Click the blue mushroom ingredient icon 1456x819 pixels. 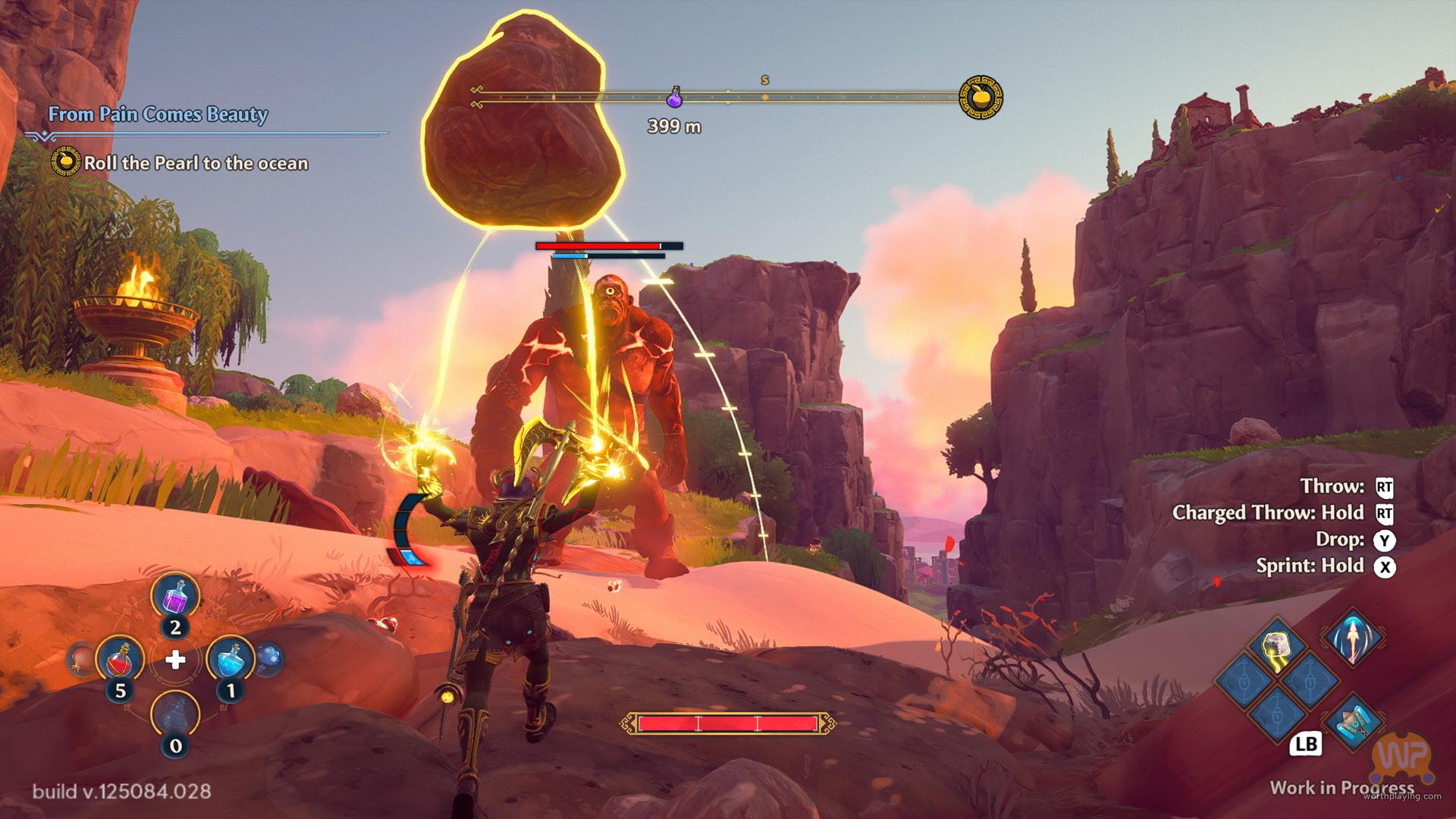click(270, 658)
